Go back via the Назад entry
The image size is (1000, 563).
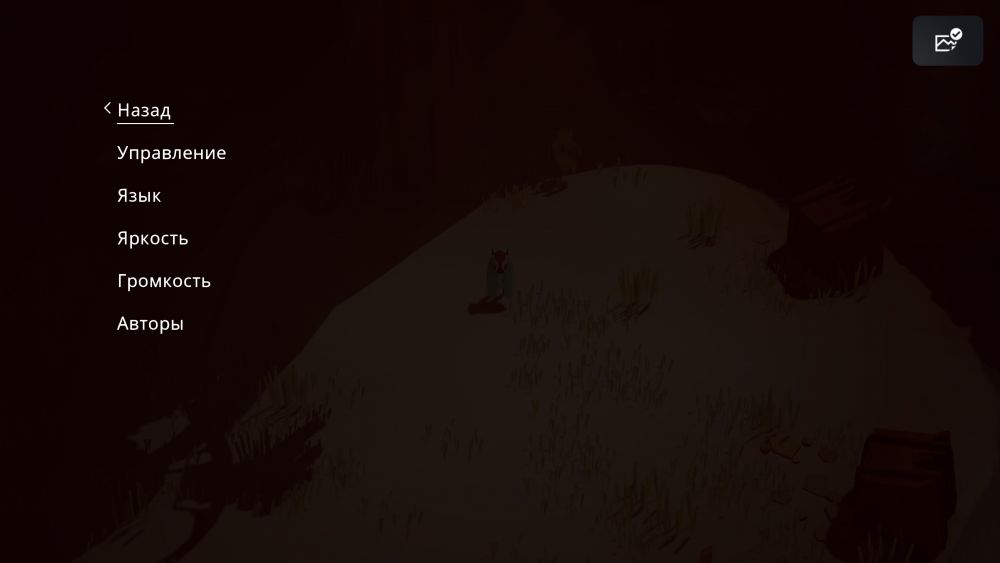[144, 110]
